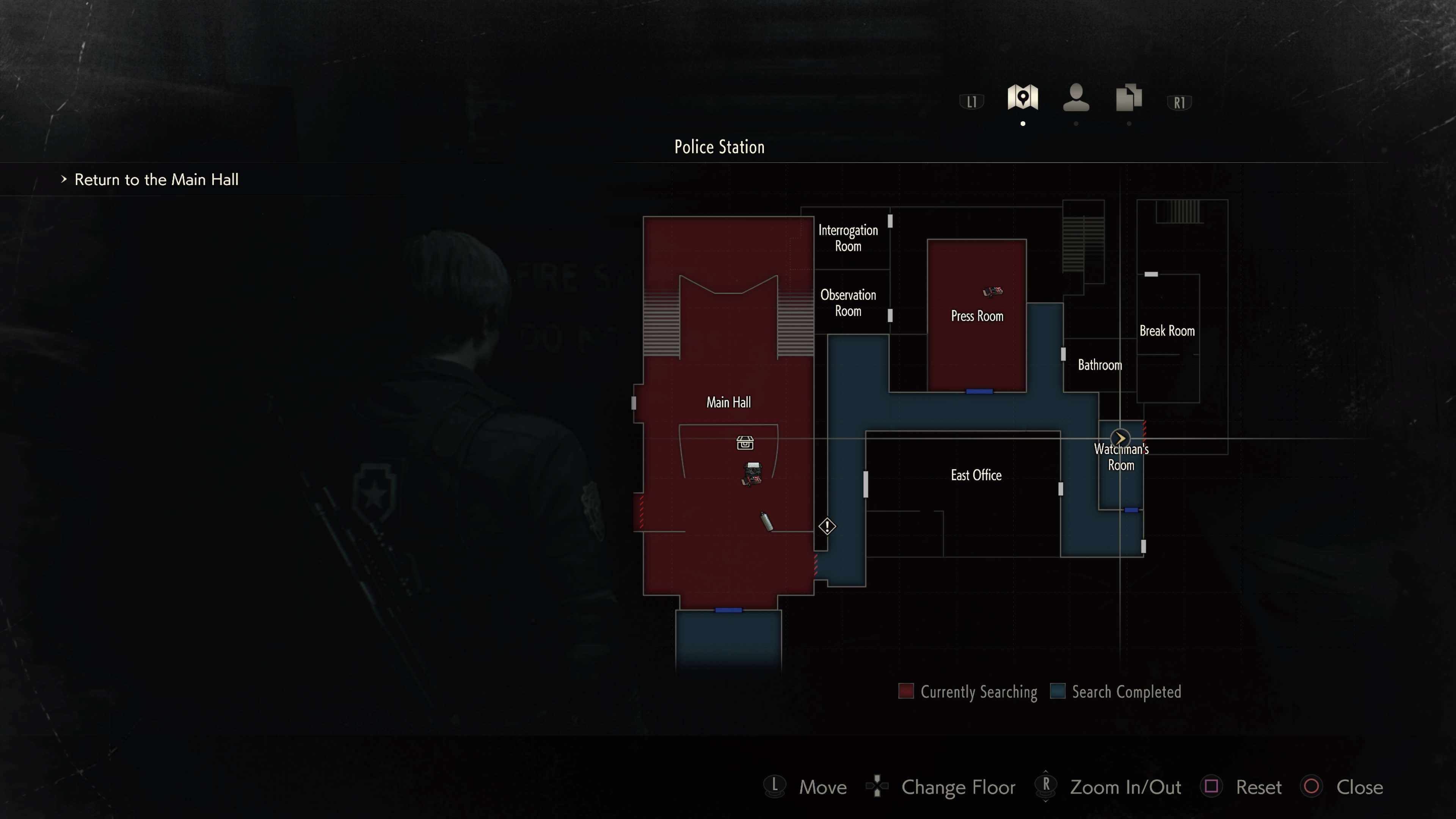Select the Return to the Main Hall objective
The height and width of the screenshot is (819, 1456).
coord(156,180)
